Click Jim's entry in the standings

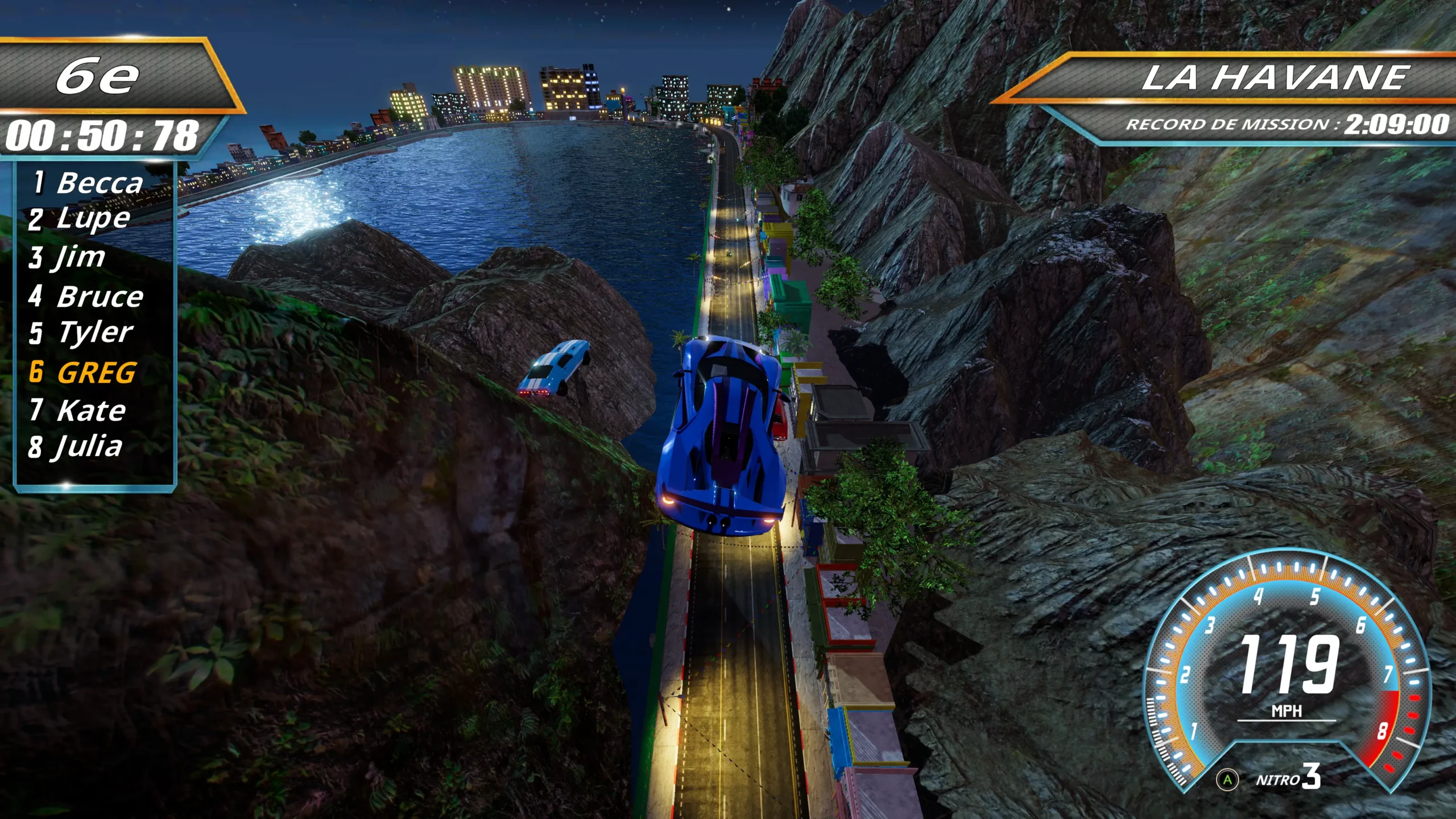point(68,257)
